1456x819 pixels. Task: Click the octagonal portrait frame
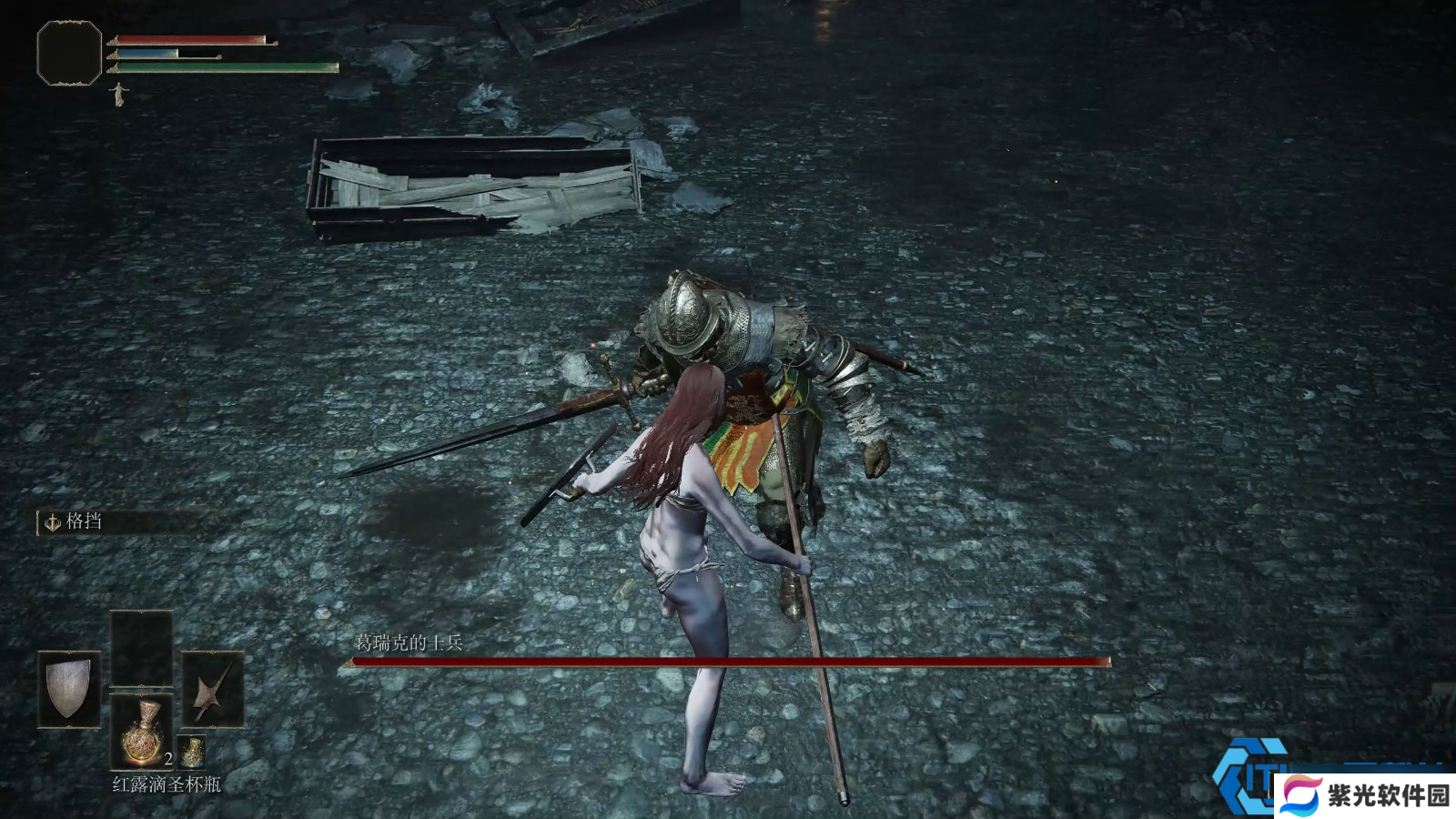pyautogui.click(x=69, y=54)
